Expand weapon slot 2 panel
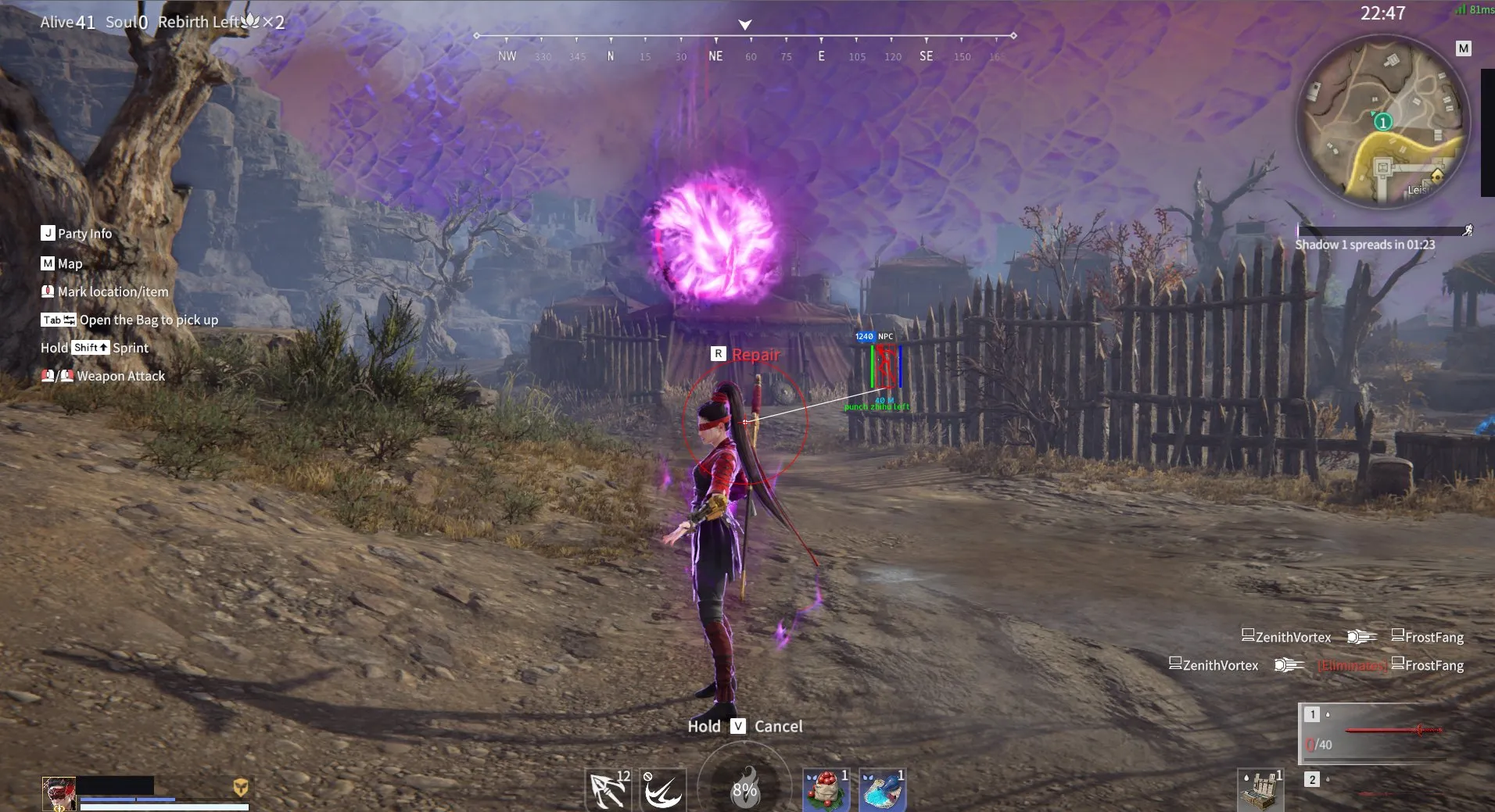This screenshot has height=812, width=1495. tap(1312, 779)
